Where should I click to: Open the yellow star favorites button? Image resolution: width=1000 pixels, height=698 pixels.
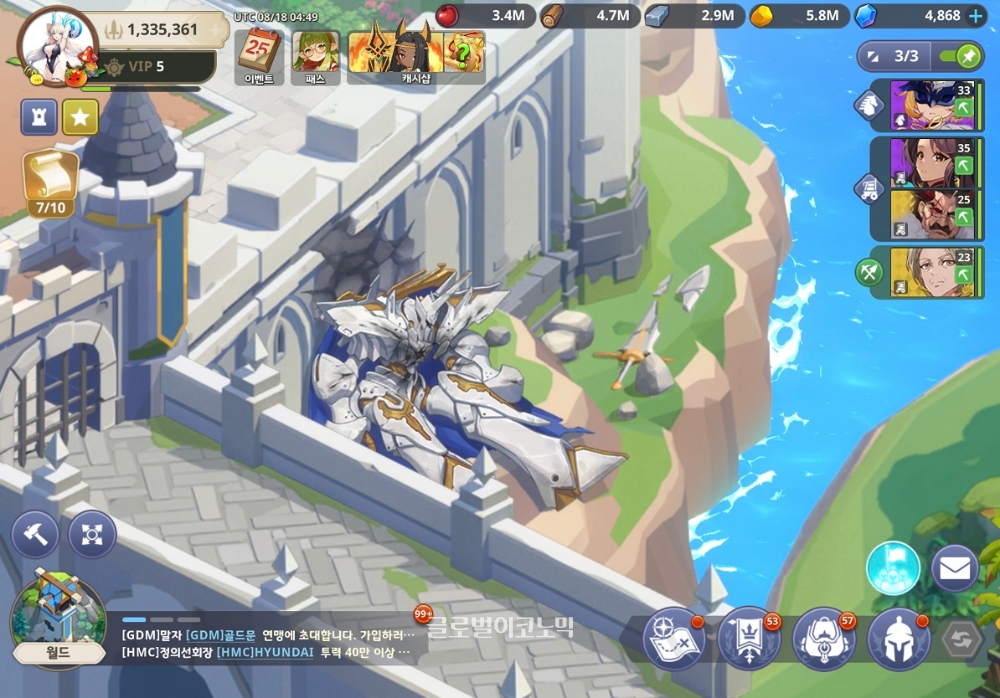click(80, 117)
